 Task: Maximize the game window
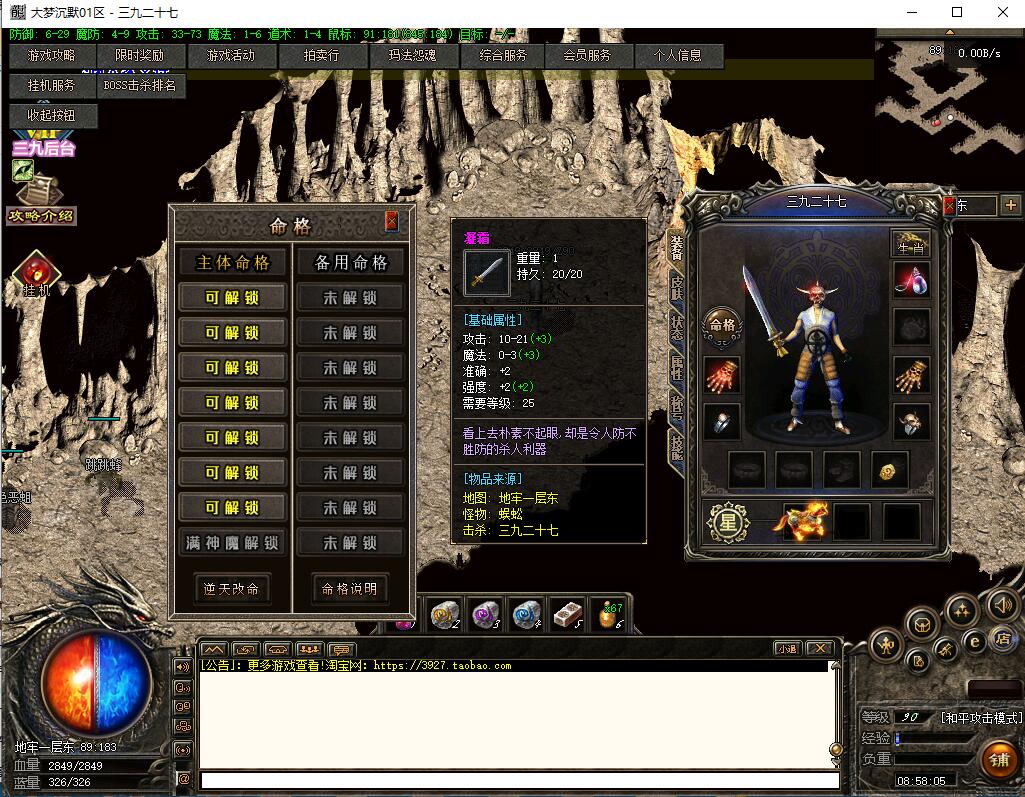tap(957, 12)
